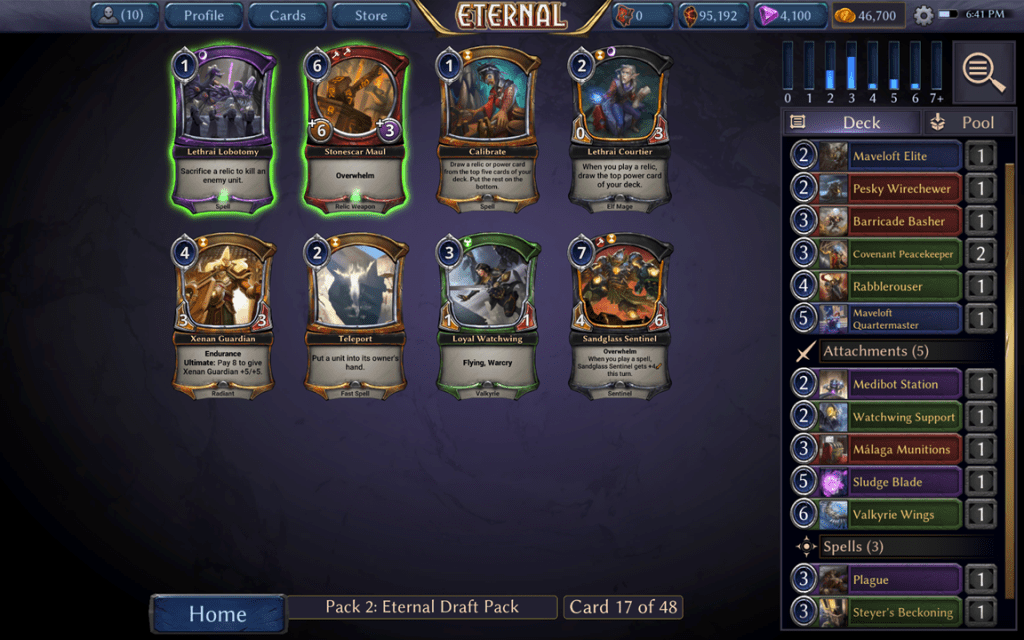Select Maveloft Elite in deck list
This screenshot has width=1024, height=640.
coord(889,156)
